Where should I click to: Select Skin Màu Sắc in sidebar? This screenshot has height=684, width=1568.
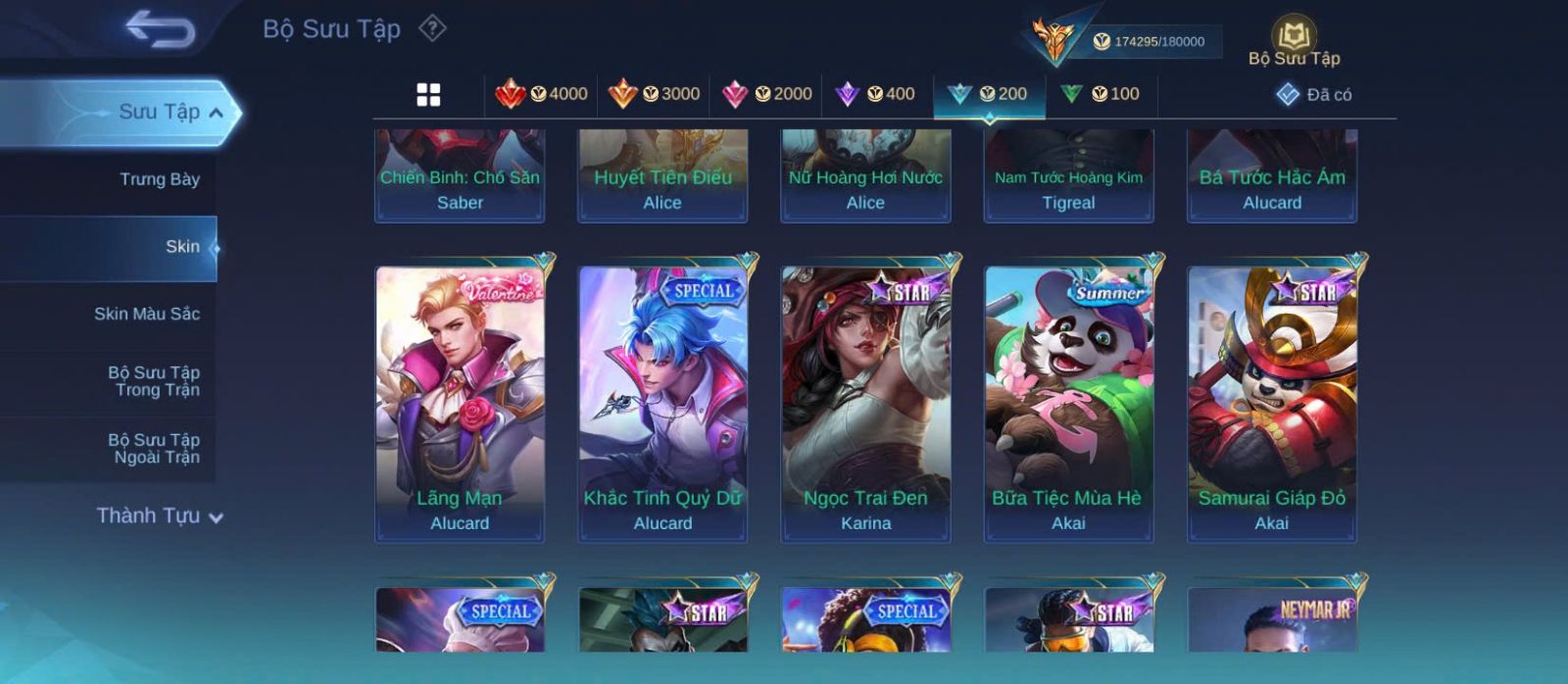point(146,314)
